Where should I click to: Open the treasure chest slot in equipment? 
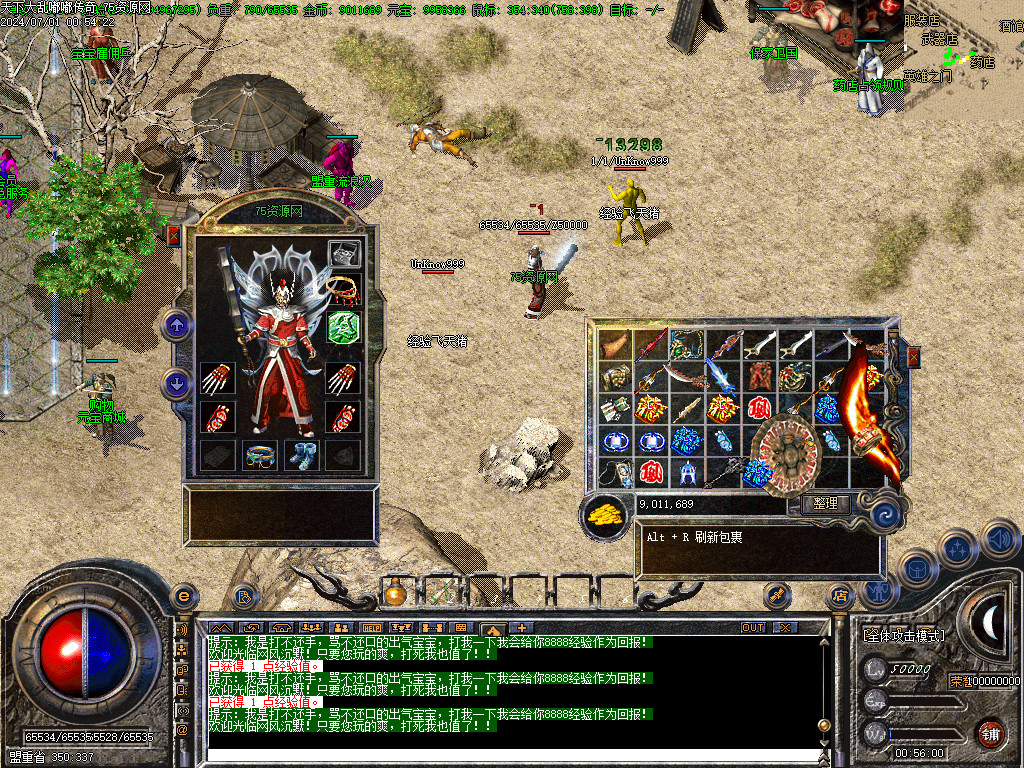point(344,253)
